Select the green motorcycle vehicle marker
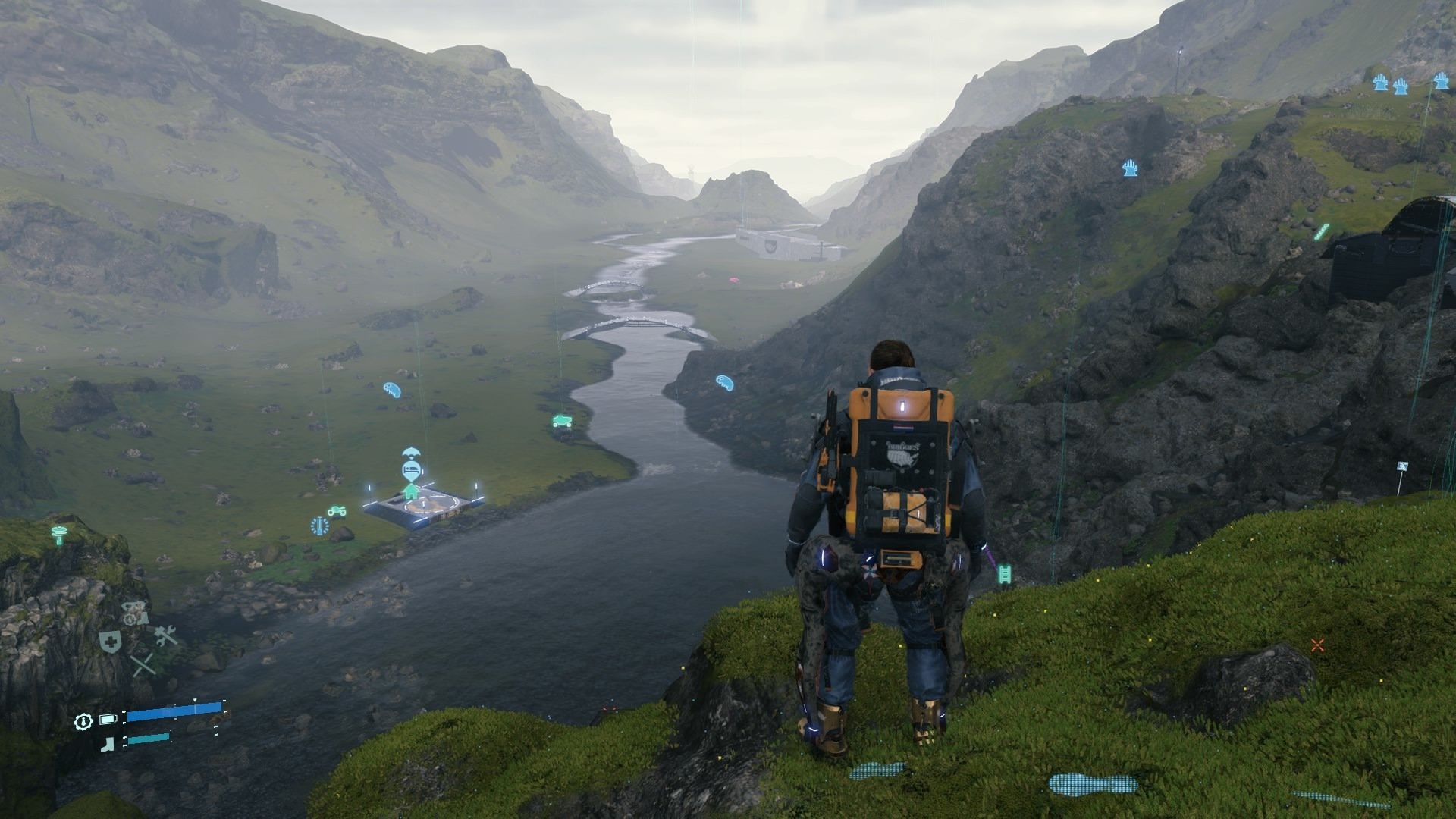This screenshot has width=1456, height=819. [337, 511]
